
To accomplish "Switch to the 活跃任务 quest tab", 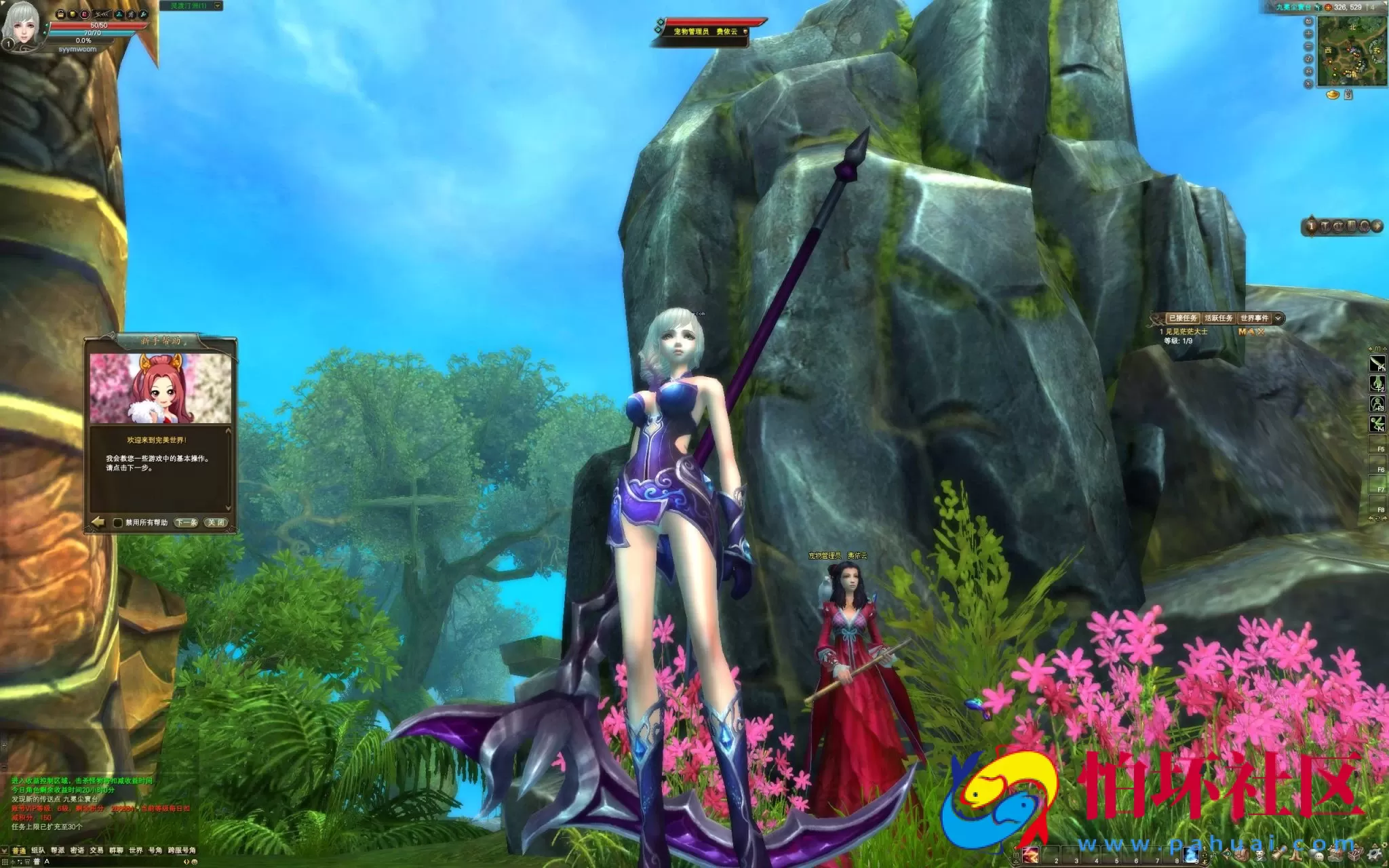I will [x=1219, y=318].
